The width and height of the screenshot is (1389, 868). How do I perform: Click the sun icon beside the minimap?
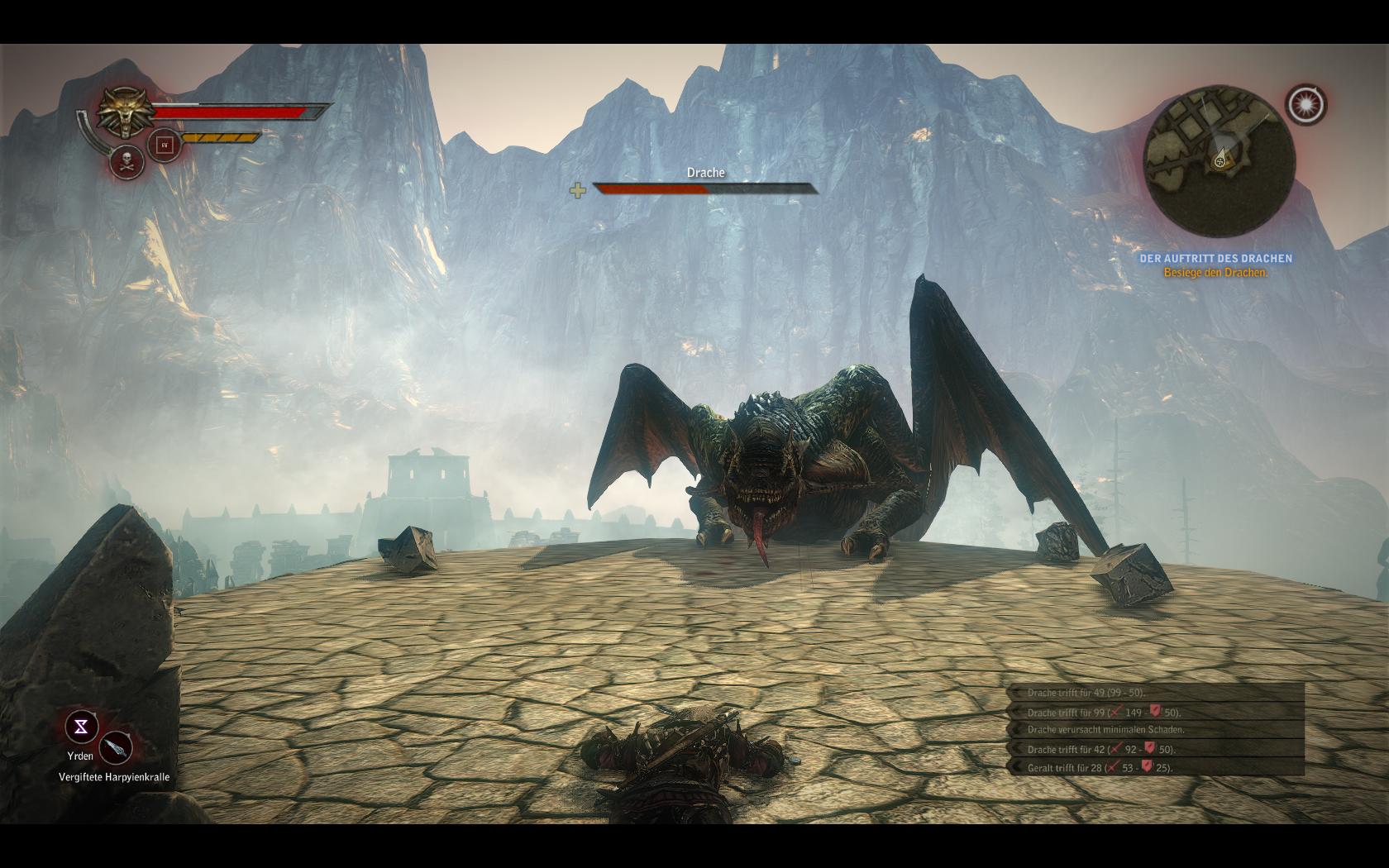(1305, 104)
